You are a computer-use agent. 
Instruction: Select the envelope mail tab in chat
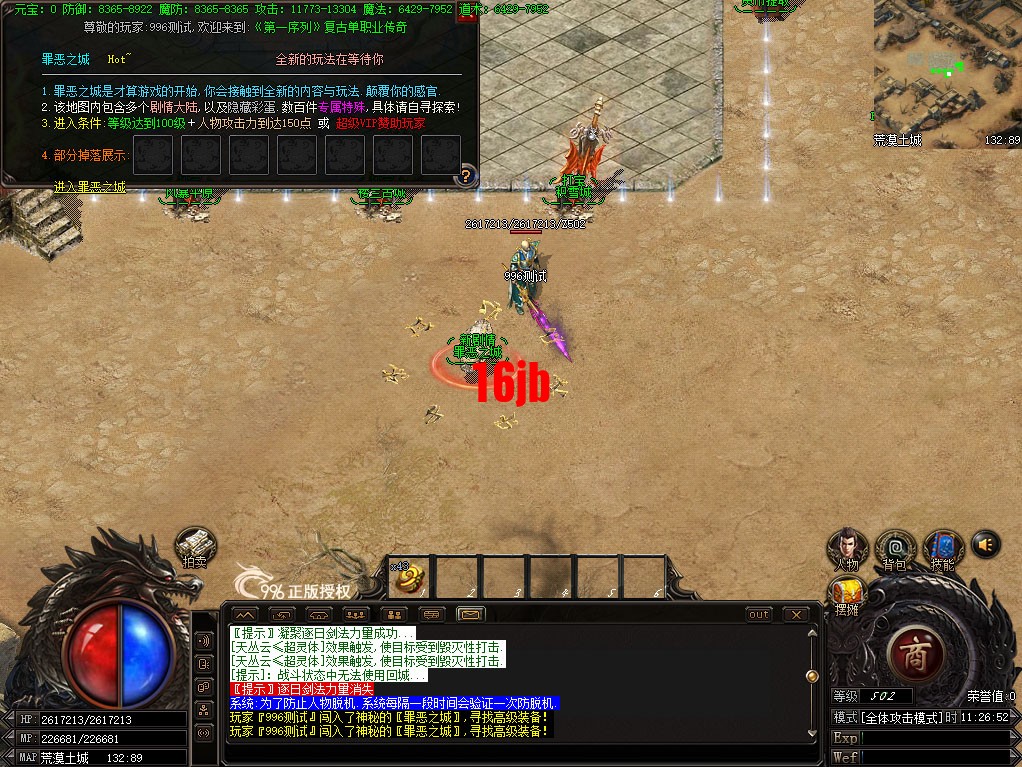point(471,614)
